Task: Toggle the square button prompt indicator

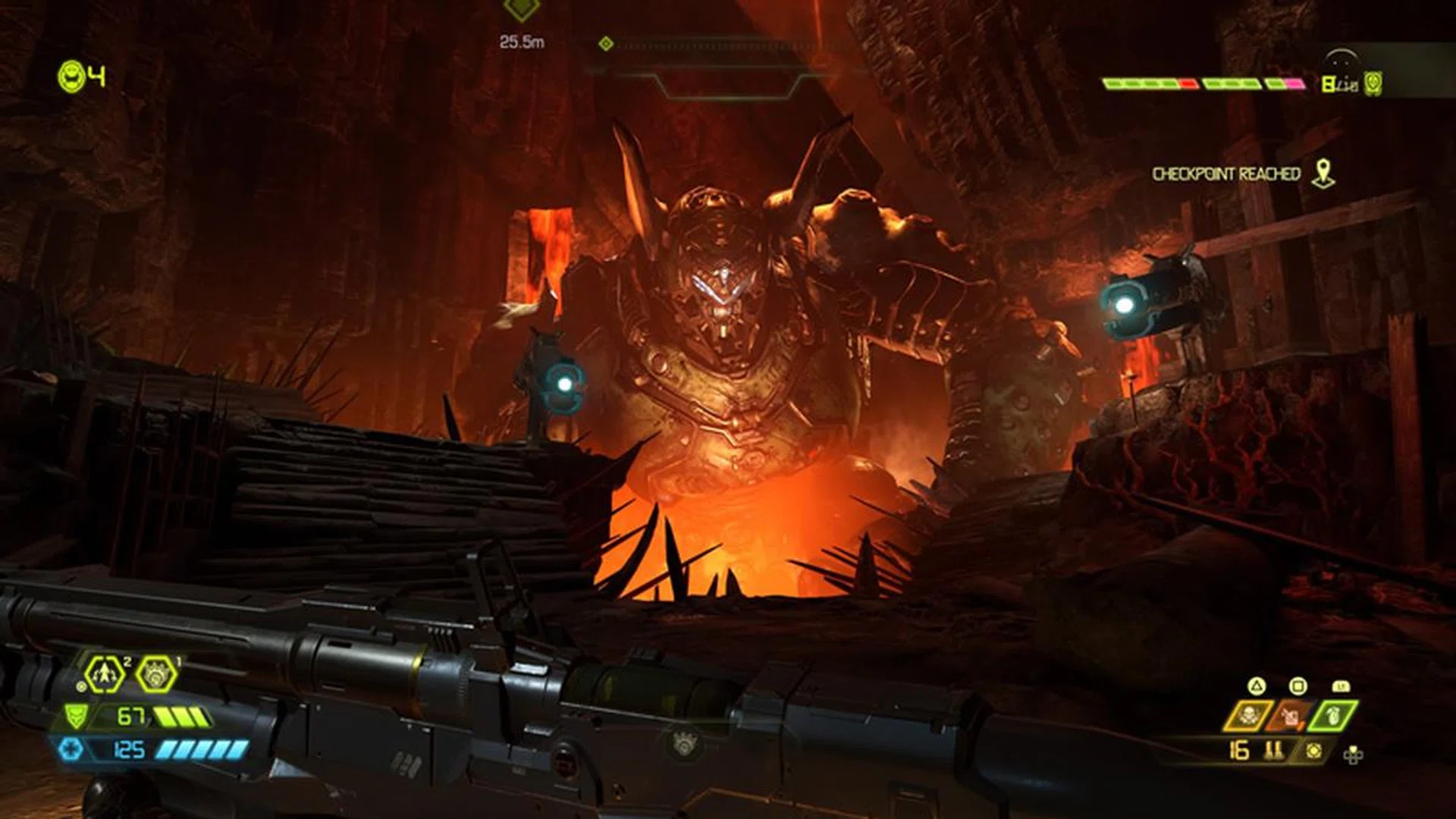Action: [x=1297, y=686]
